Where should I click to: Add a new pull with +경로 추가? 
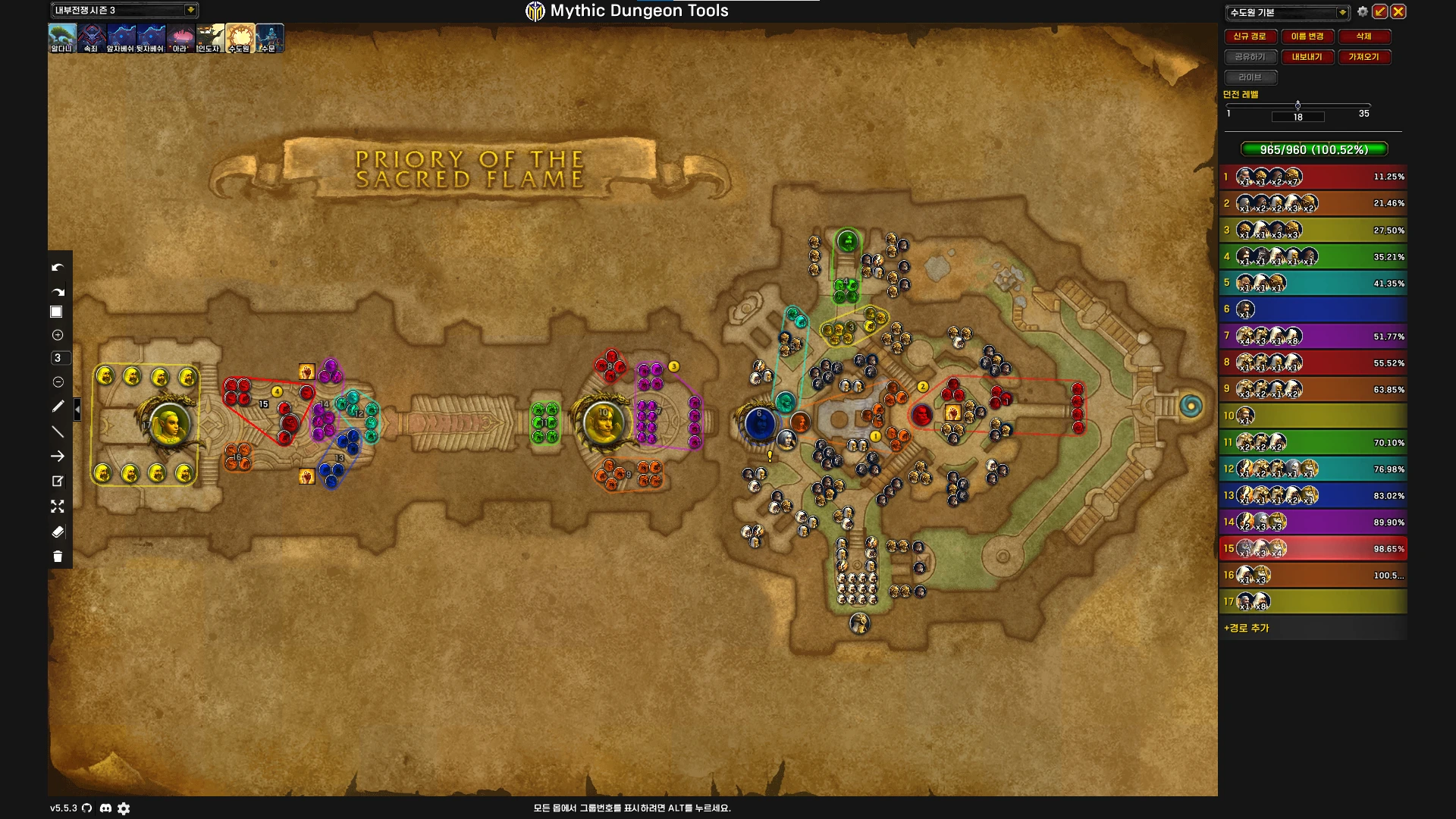click(1247, 628)
